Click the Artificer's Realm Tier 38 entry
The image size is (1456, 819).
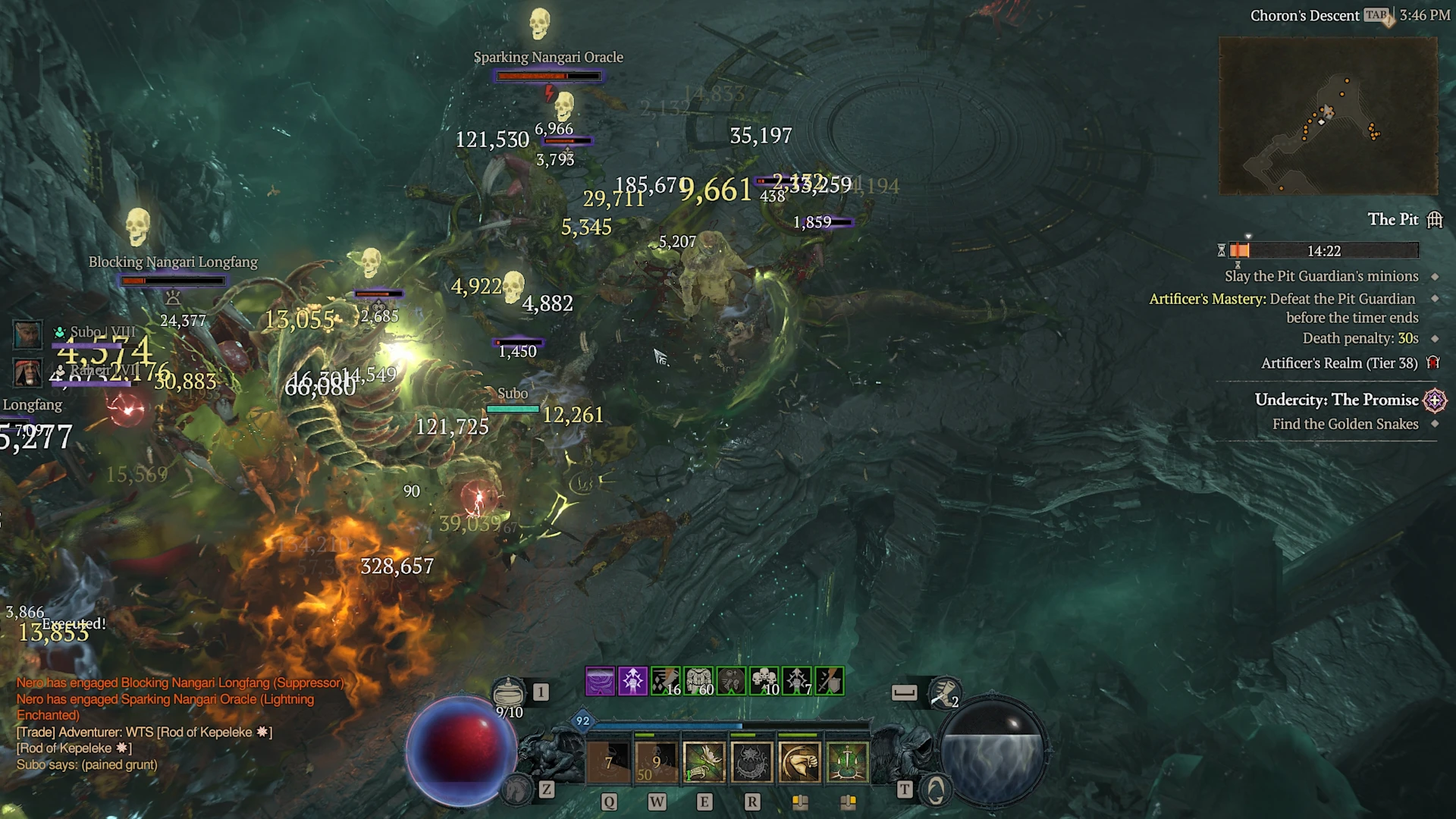pos(1338,363)
